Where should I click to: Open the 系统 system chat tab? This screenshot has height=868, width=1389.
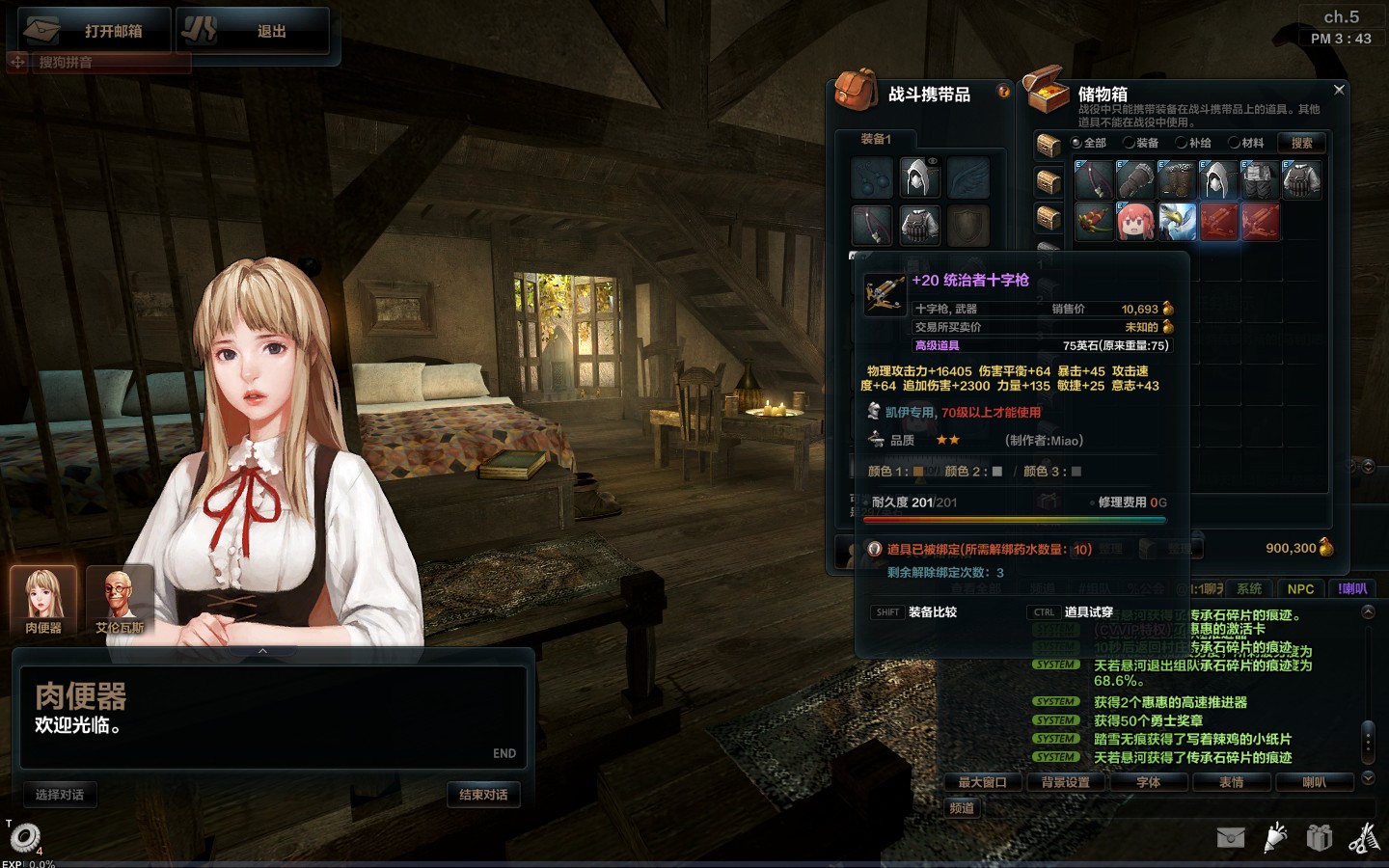click(x=1249, y=588)
